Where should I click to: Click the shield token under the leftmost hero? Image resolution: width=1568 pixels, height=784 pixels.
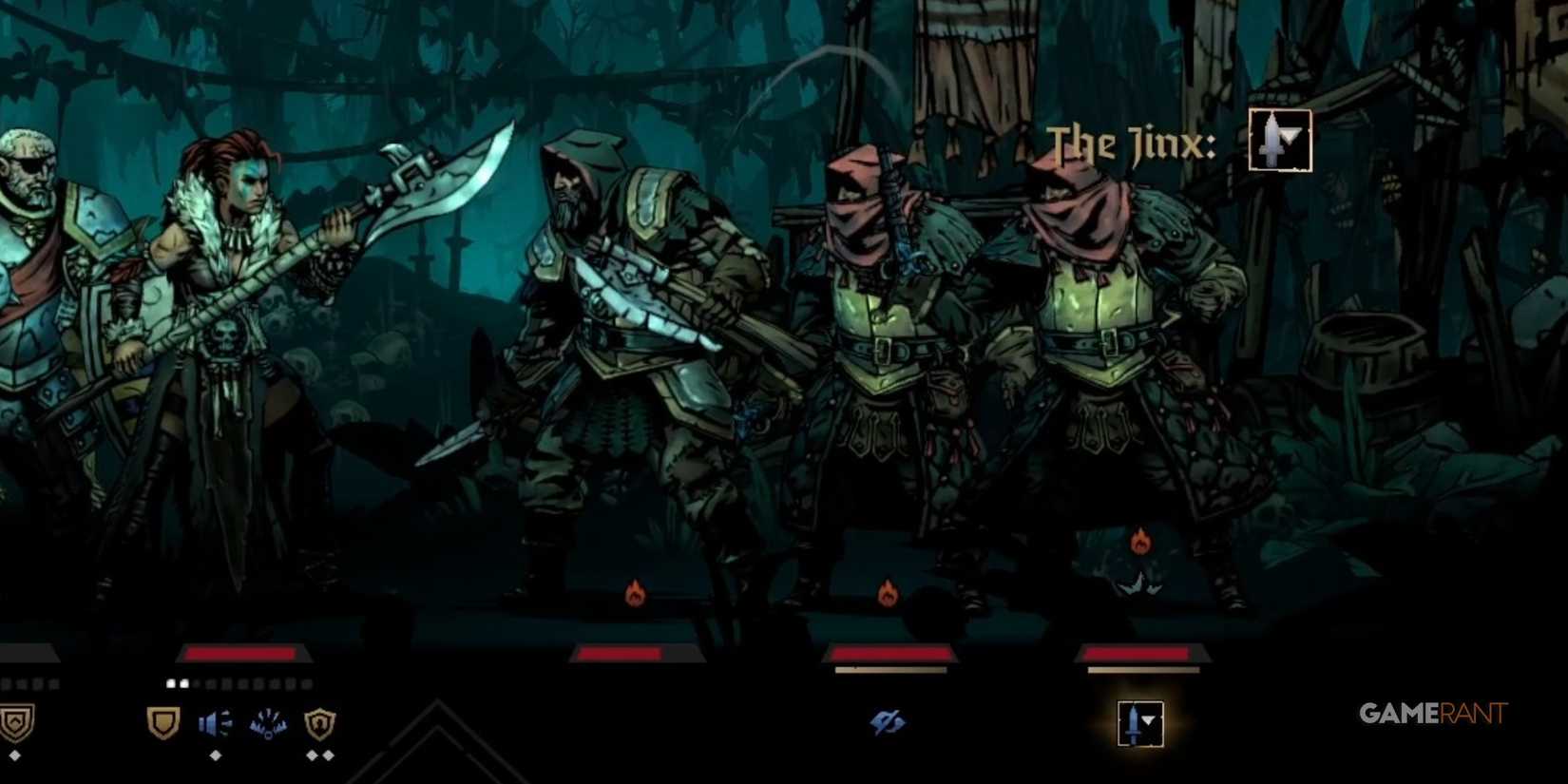16,720
